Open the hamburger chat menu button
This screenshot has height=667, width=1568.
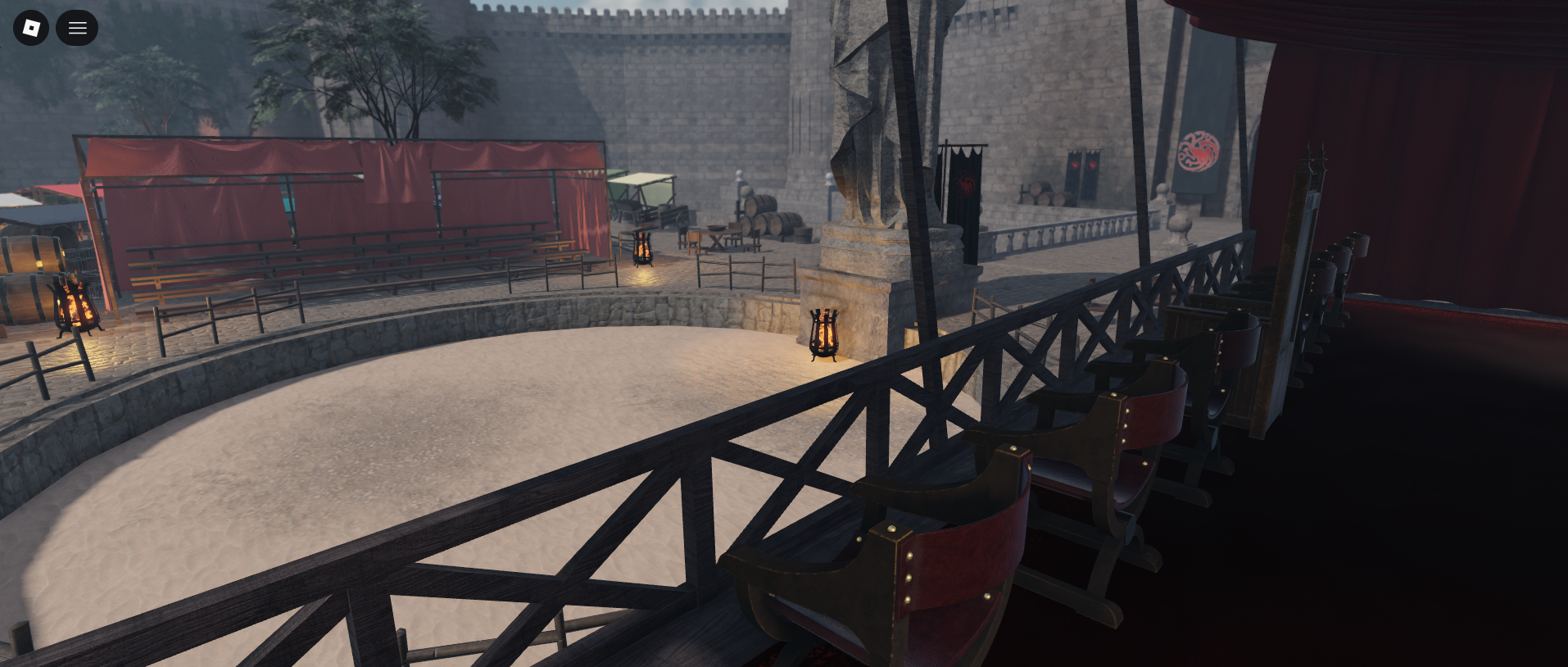click(77, 28)
